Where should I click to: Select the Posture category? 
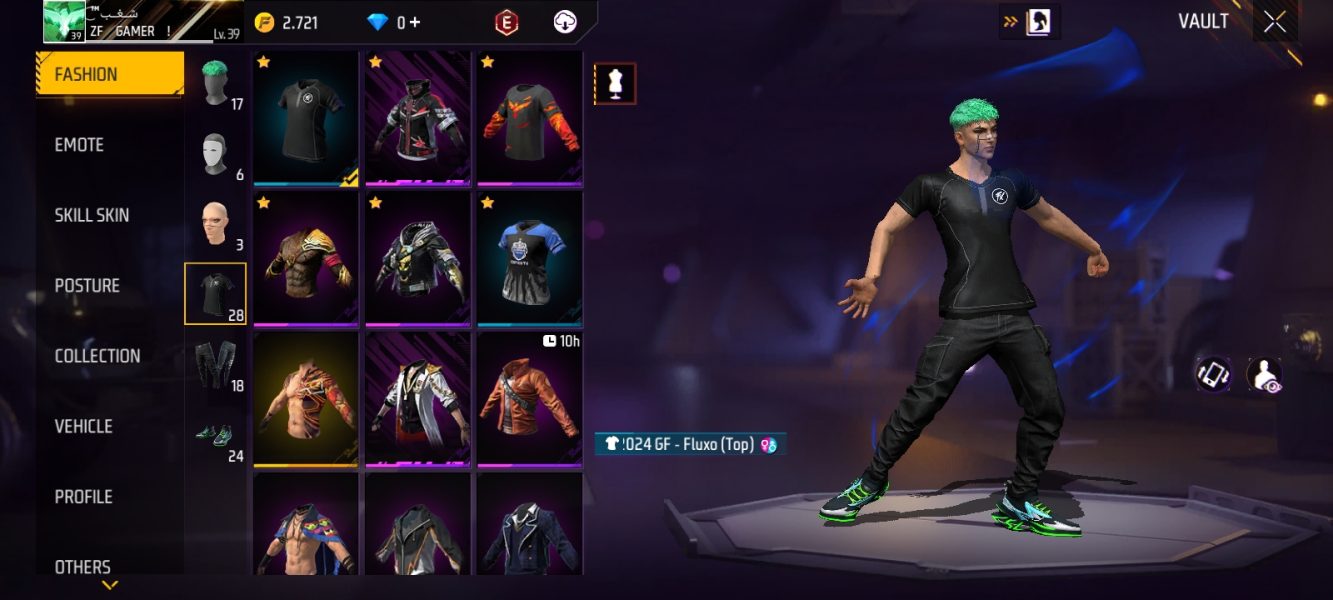[87, 286]
